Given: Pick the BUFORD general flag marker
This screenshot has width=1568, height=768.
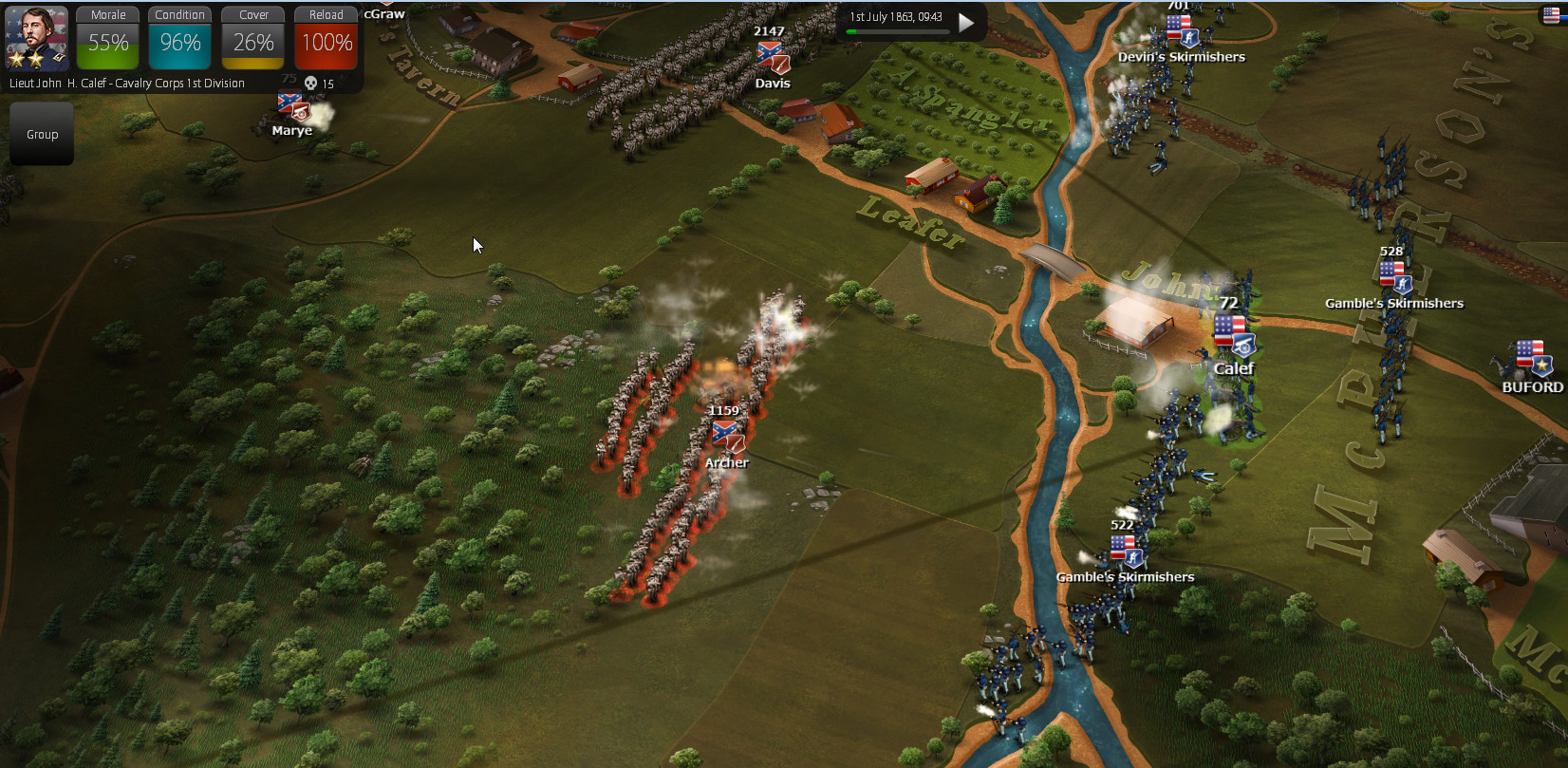Looking at the screenshot, I should (x=1532, y=360).
